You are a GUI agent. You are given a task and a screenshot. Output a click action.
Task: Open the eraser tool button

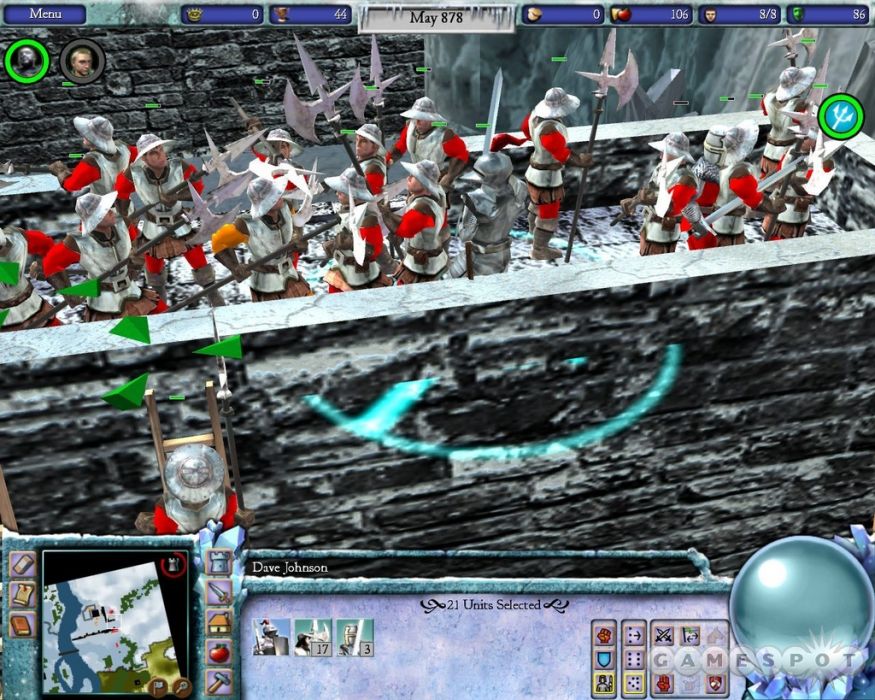(22, 564)
